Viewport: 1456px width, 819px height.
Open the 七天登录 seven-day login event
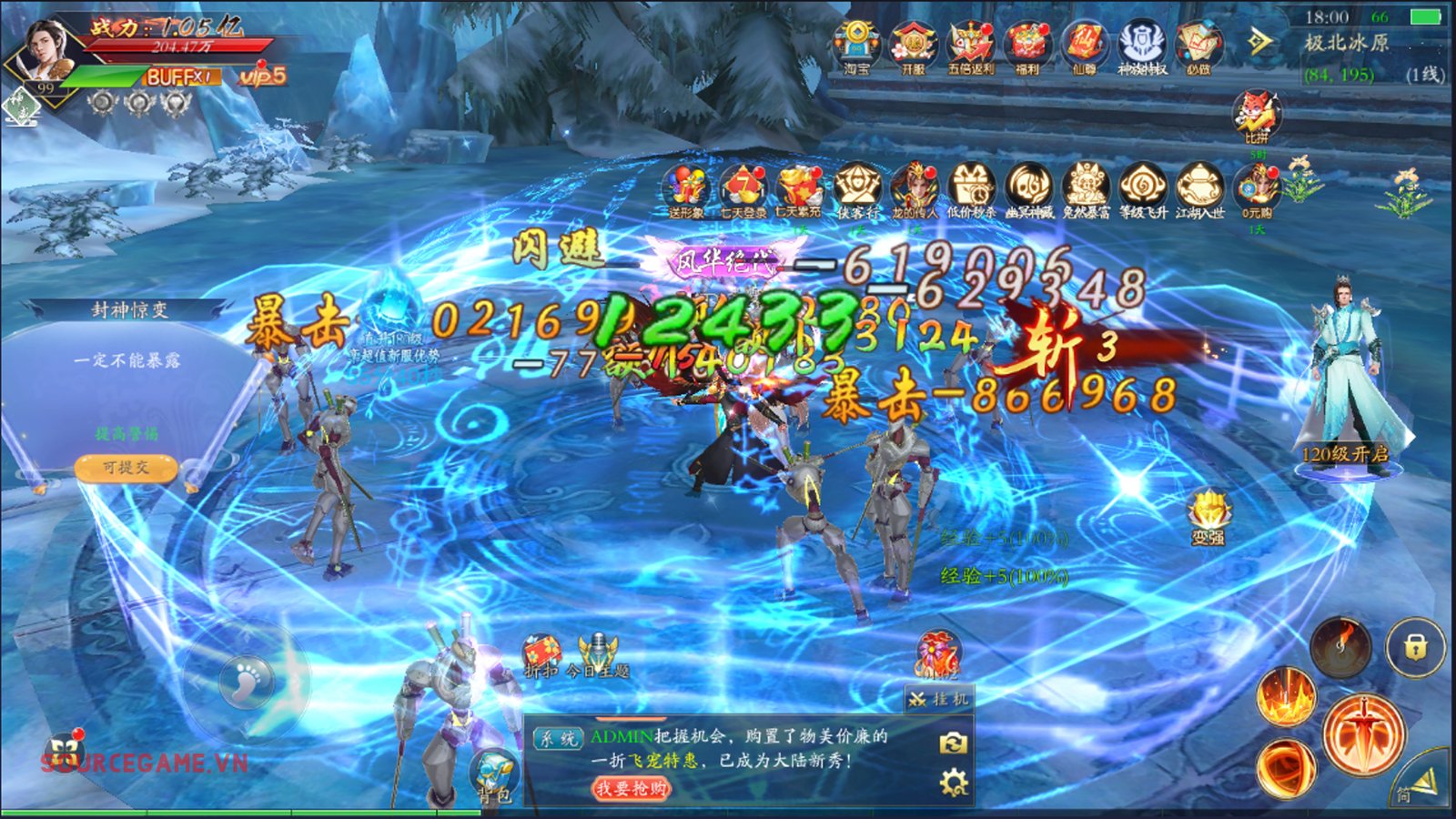(743, 189)
